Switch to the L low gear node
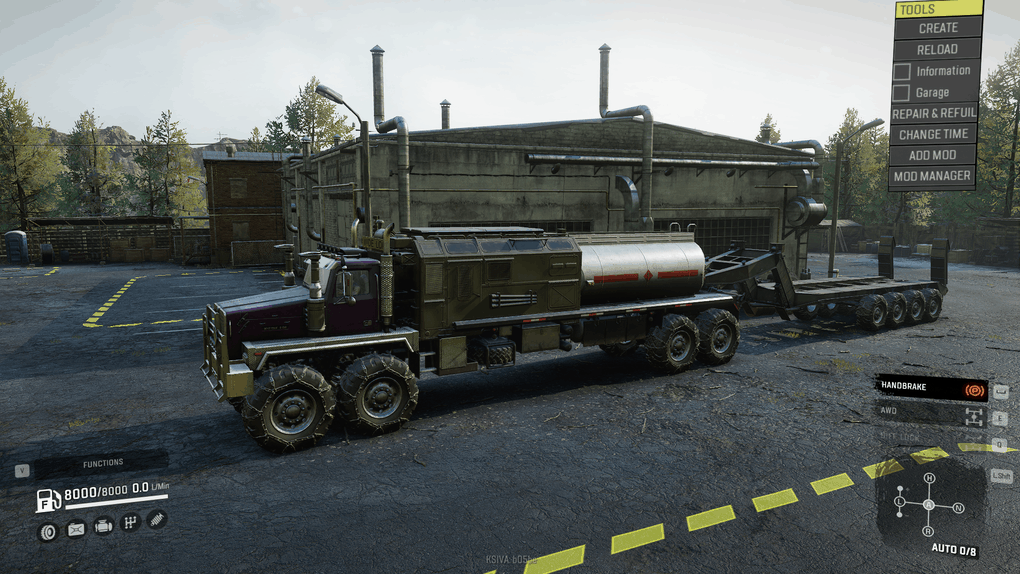1020x574 pixels. pyautogui.click(x=900, y=500)
